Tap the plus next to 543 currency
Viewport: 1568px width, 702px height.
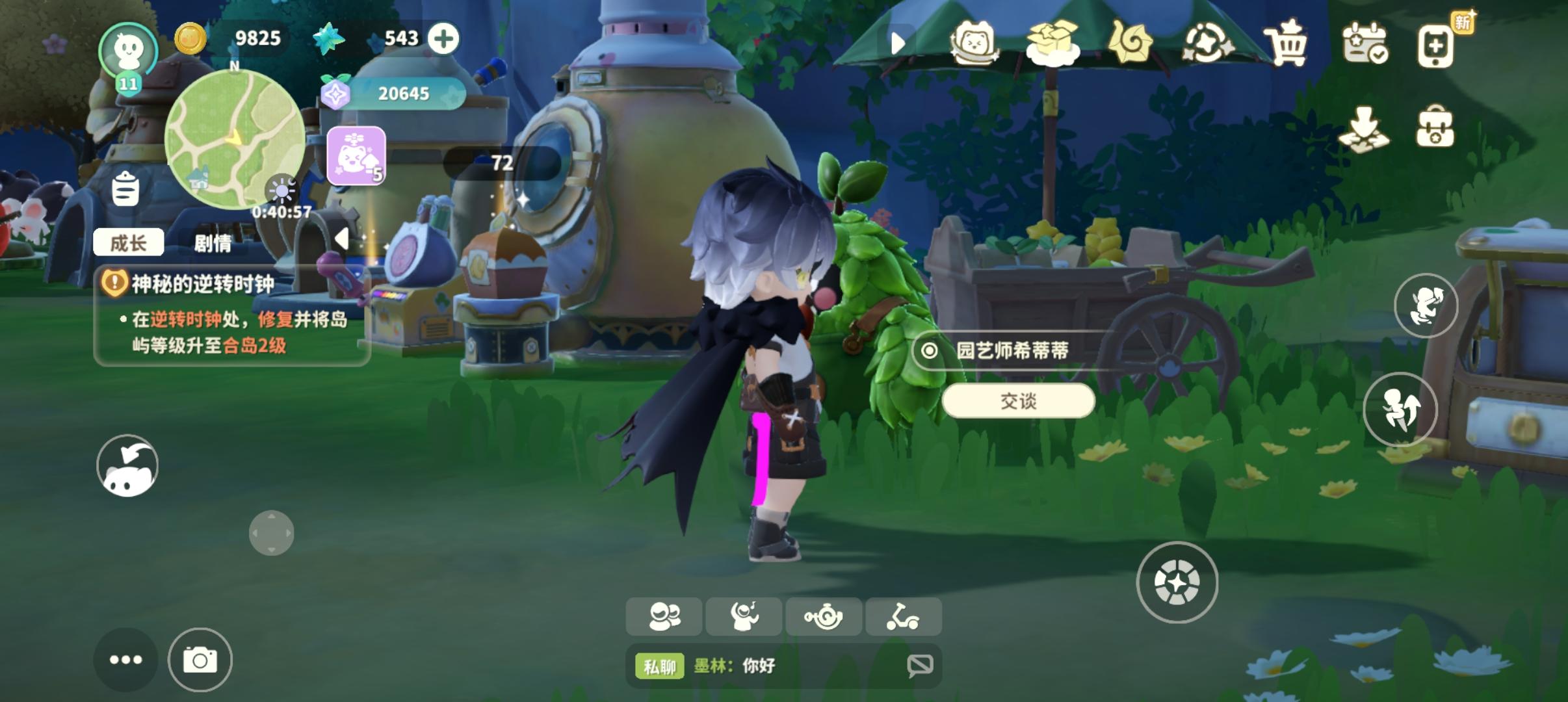444,38
